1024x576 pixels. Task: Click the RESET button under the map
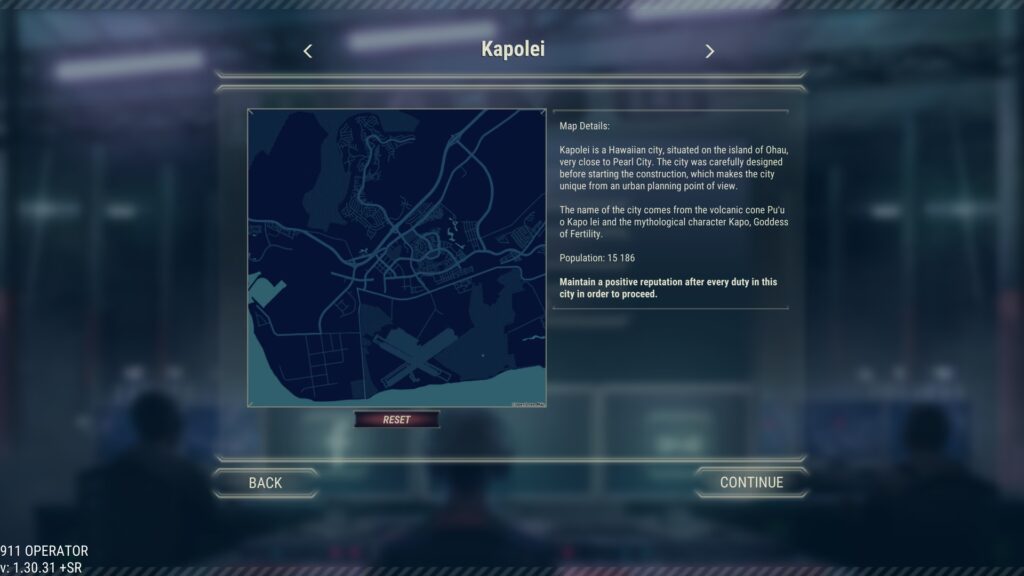click(397, 419)
